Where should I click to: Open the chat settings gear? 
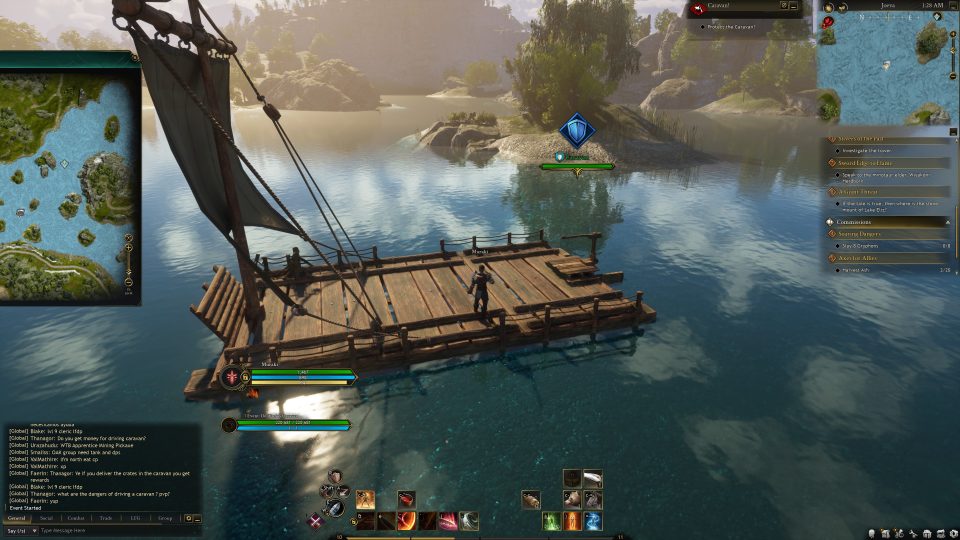189,518
